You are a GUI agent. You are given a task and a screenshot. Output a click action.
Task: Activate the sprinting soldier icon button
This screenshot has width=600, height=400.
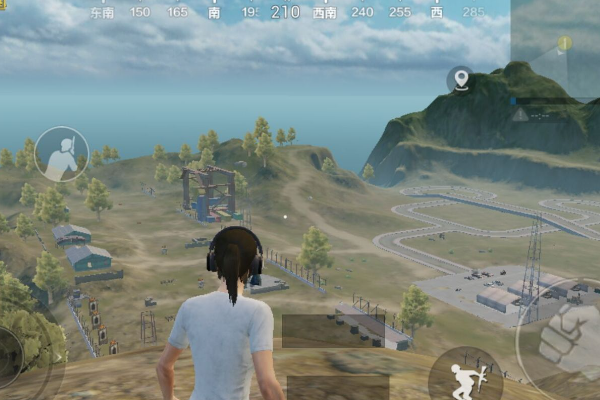pos(465,377)
